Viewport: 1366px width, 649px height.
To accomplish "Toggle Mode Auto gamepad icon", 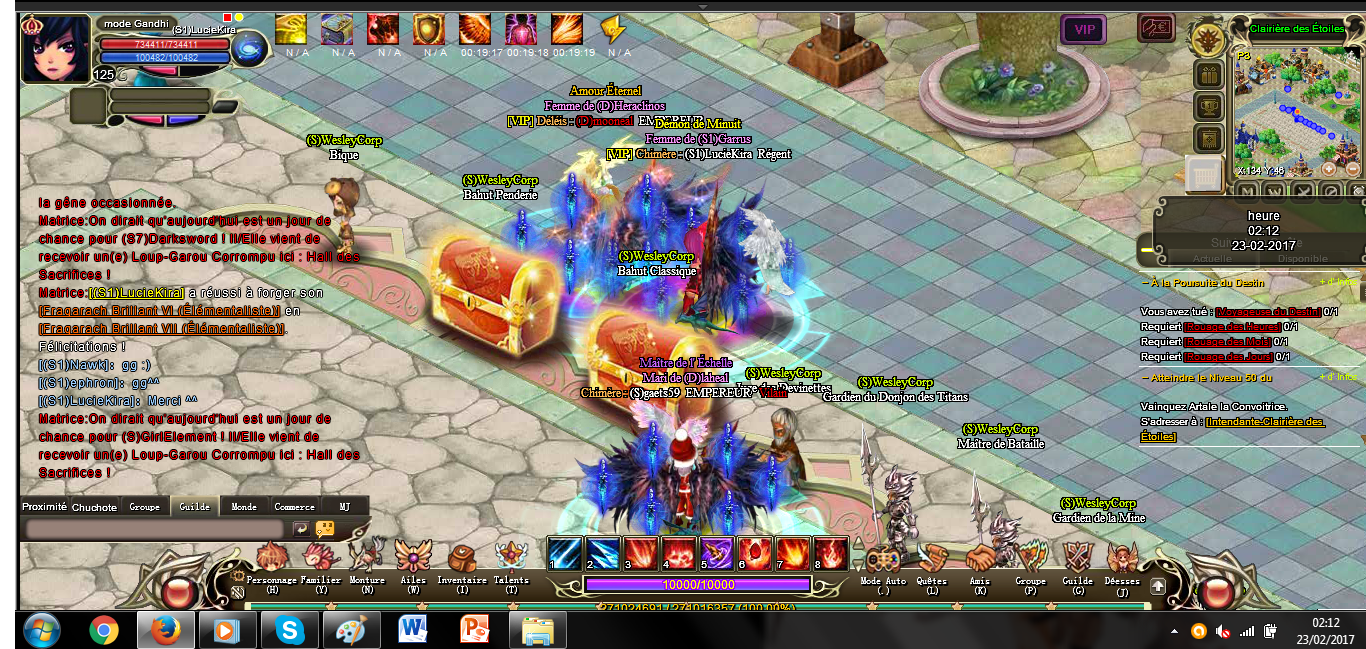I will (881, 560).
